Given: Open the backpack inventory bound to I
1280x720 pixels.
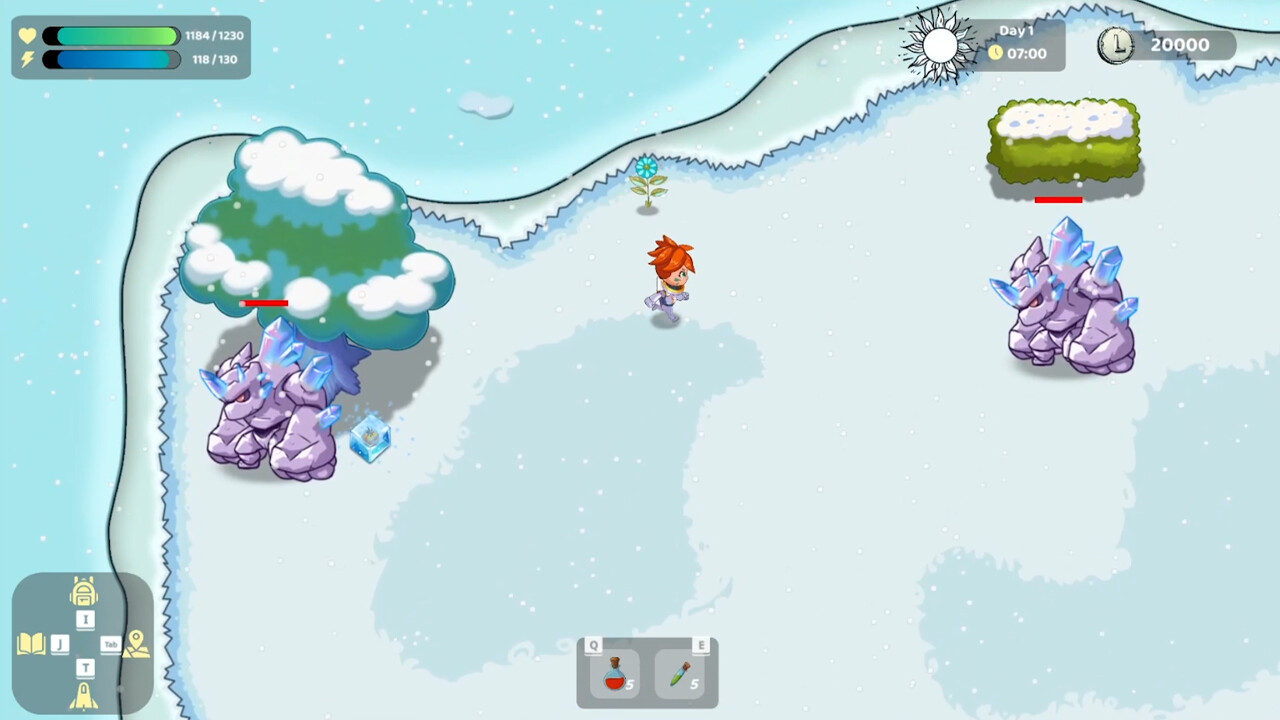Looking at the screenshot, I should pos(84,592).
